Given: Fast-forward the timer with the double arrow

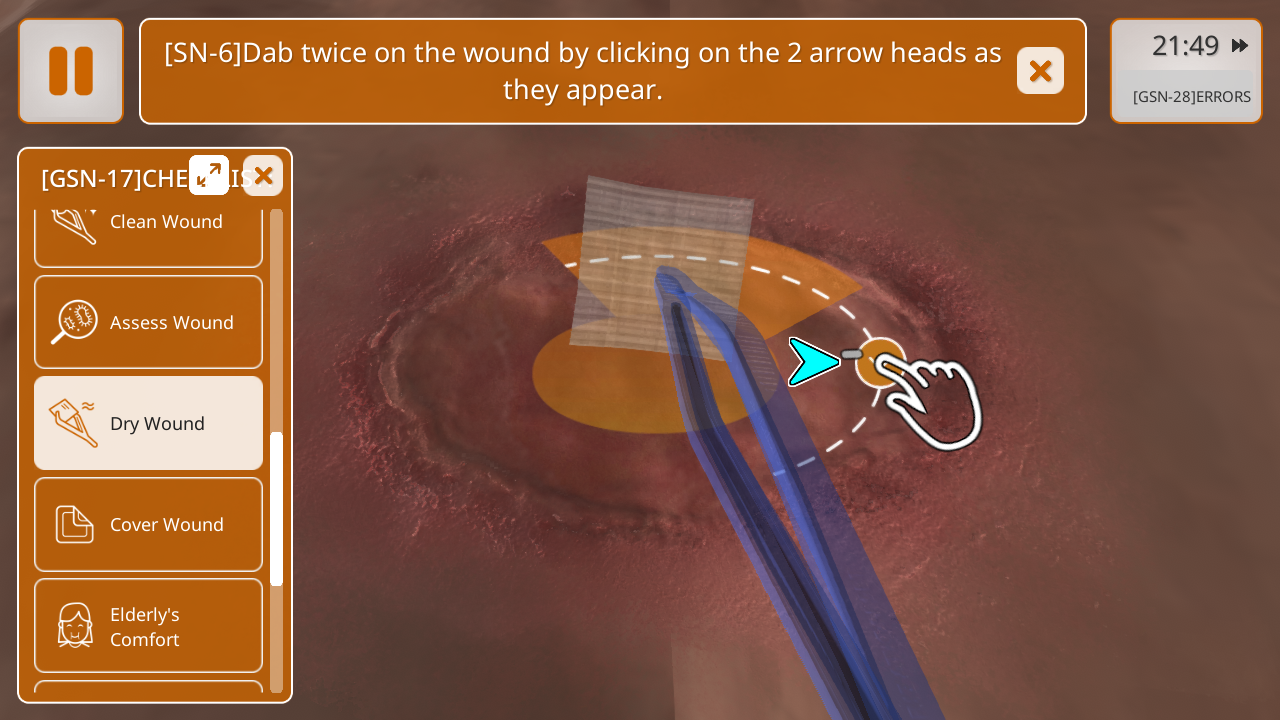Looking at the screenshot, I should click(x=1240, y=46).
